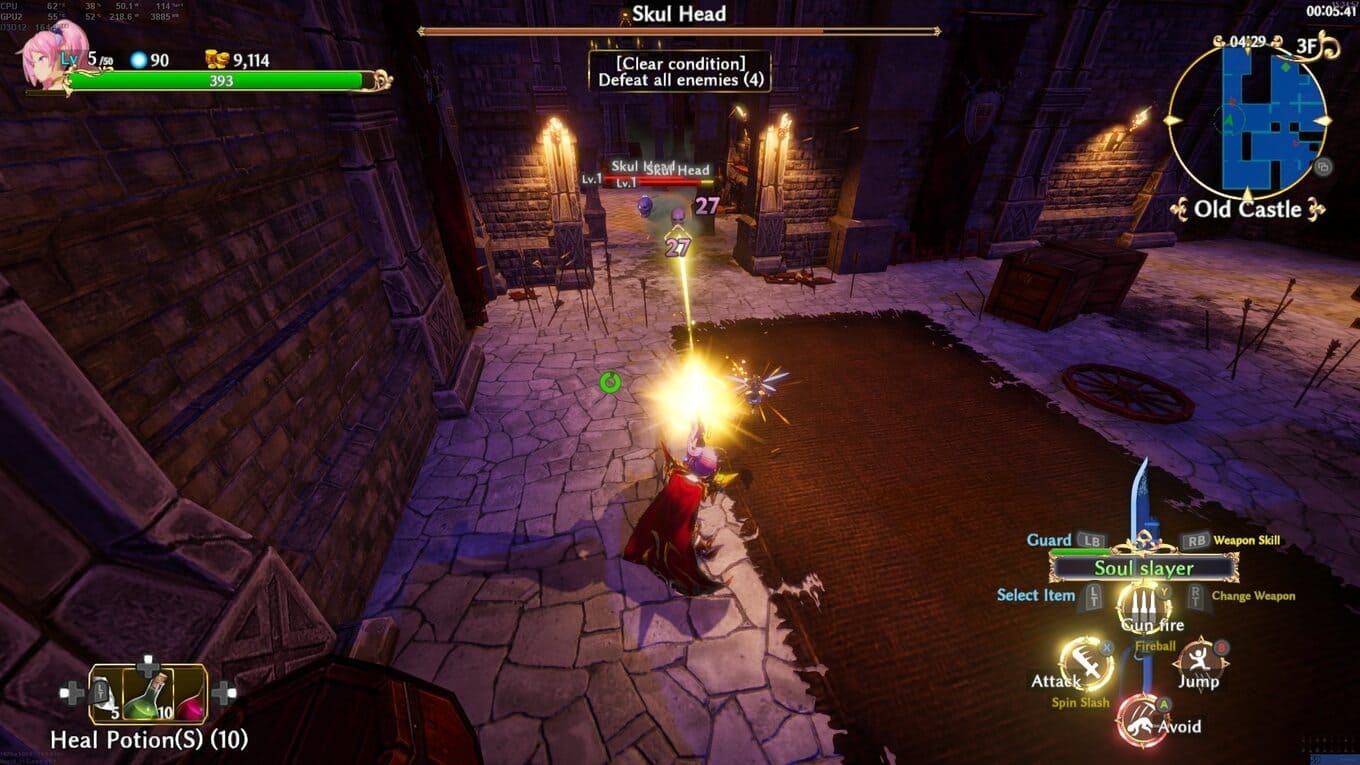Trigger the Jump action icon

pyautogui.click(x=1200, y=661)
